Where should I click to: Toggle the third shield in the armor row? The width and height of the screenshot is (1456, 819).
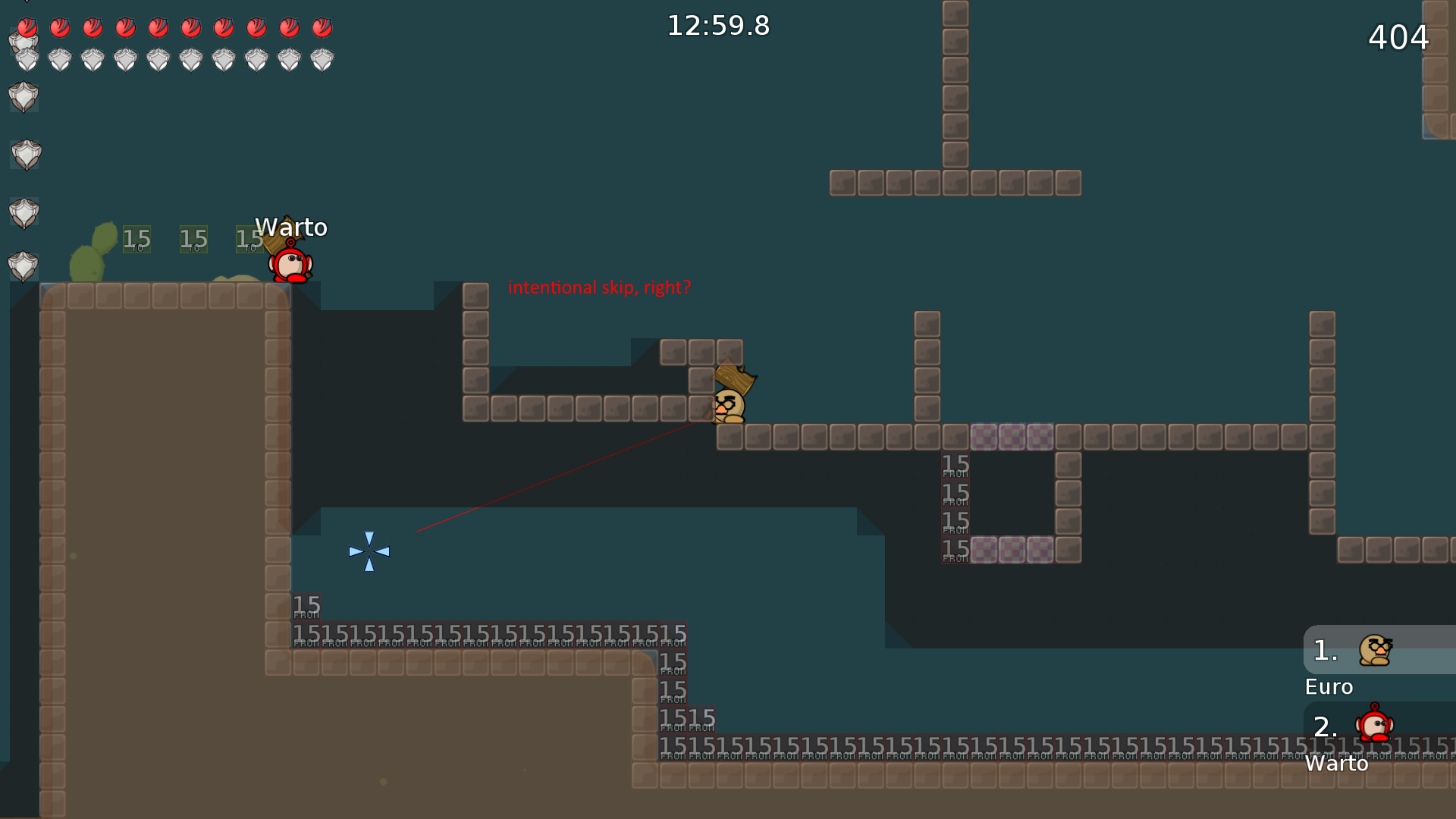point(92,59)
